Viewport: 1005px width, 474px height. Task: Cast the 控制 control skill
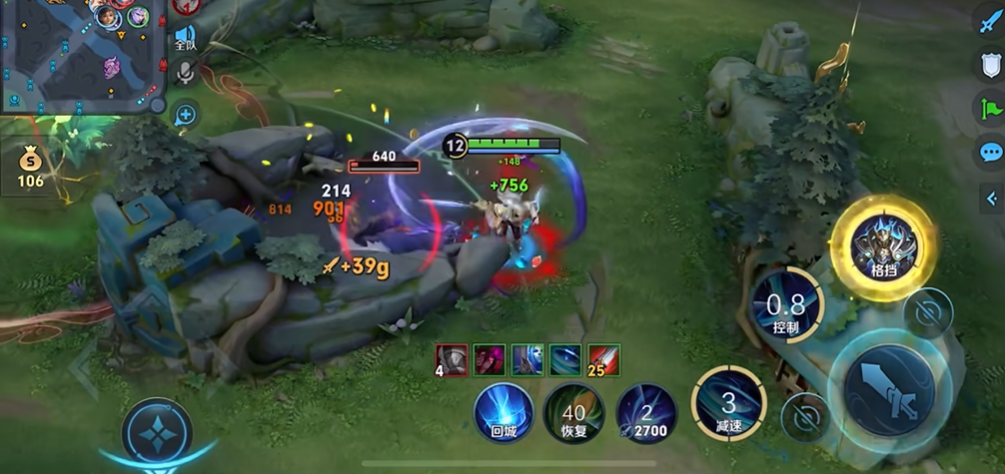(x=786, y=307)
